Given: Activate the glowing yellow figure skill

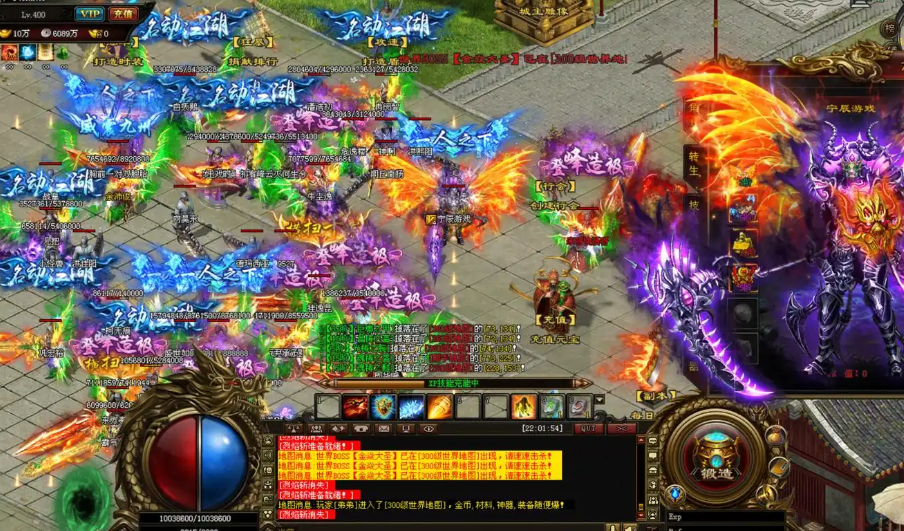Looking at the screenshot, I should click(x=523, y=407).
